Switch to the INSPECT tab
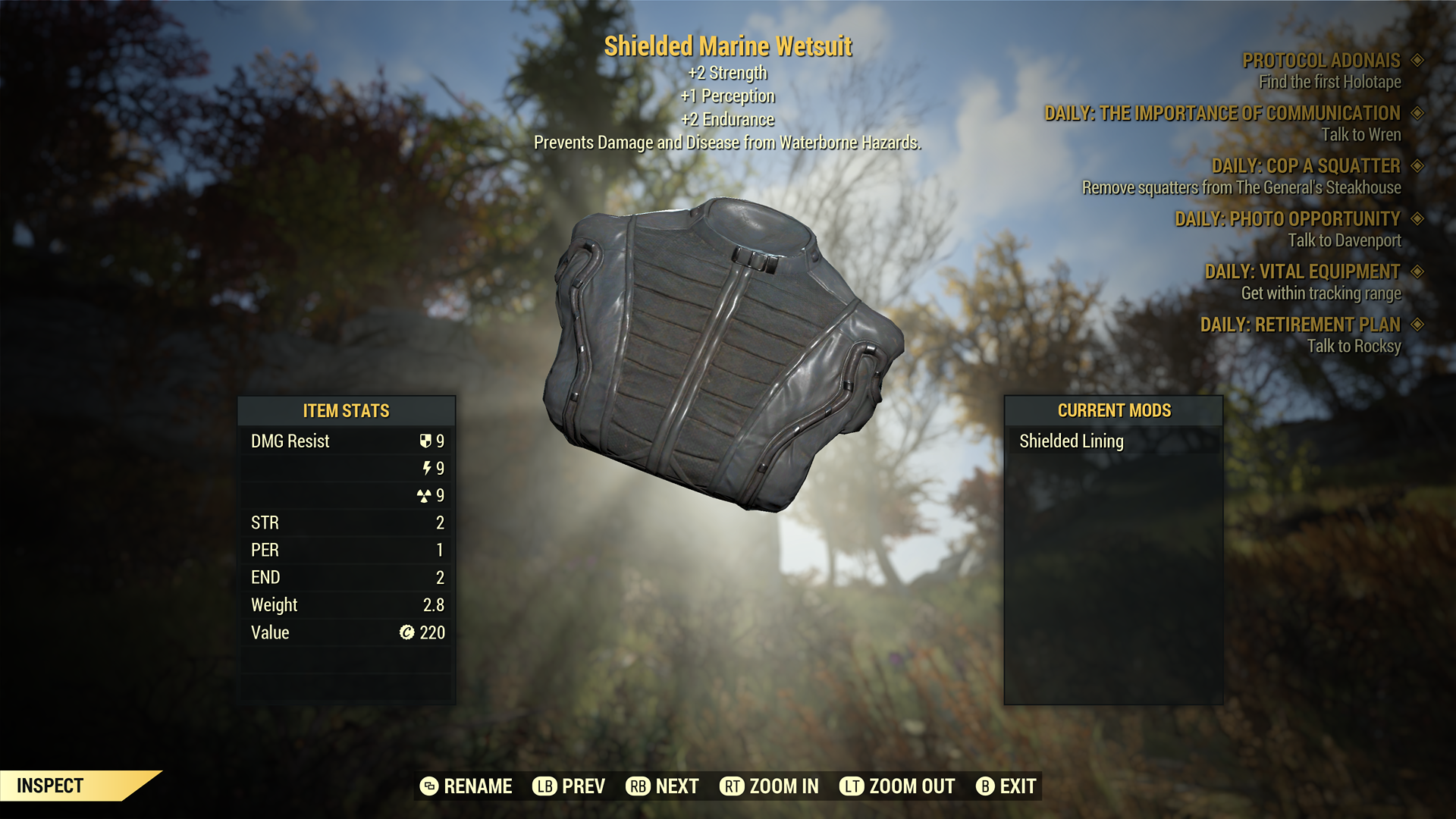The height and width of the screenshot is (819, 1456). (49, 786)
